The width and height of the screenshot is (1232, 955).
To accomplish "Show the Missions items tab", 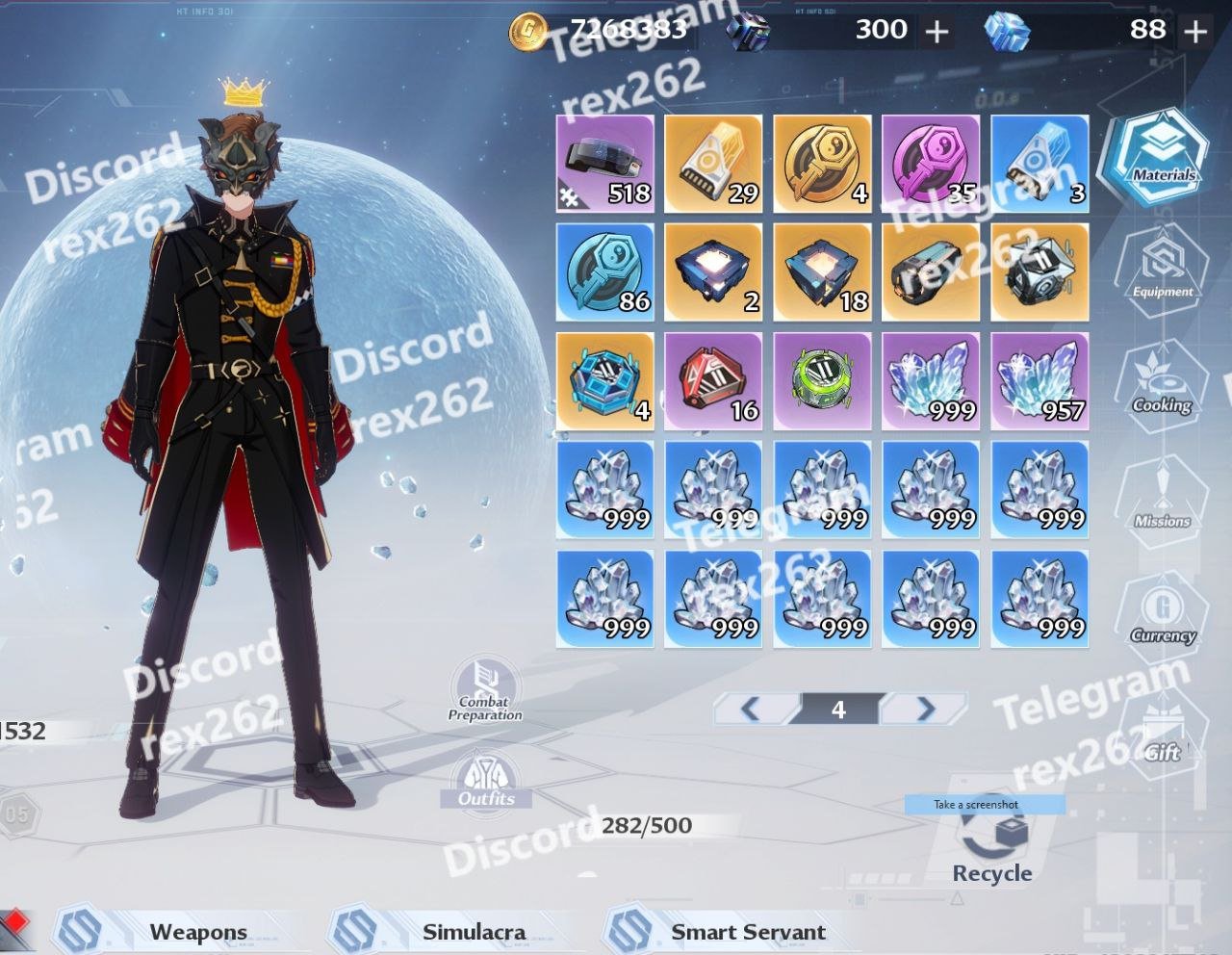I will 1161,501.
